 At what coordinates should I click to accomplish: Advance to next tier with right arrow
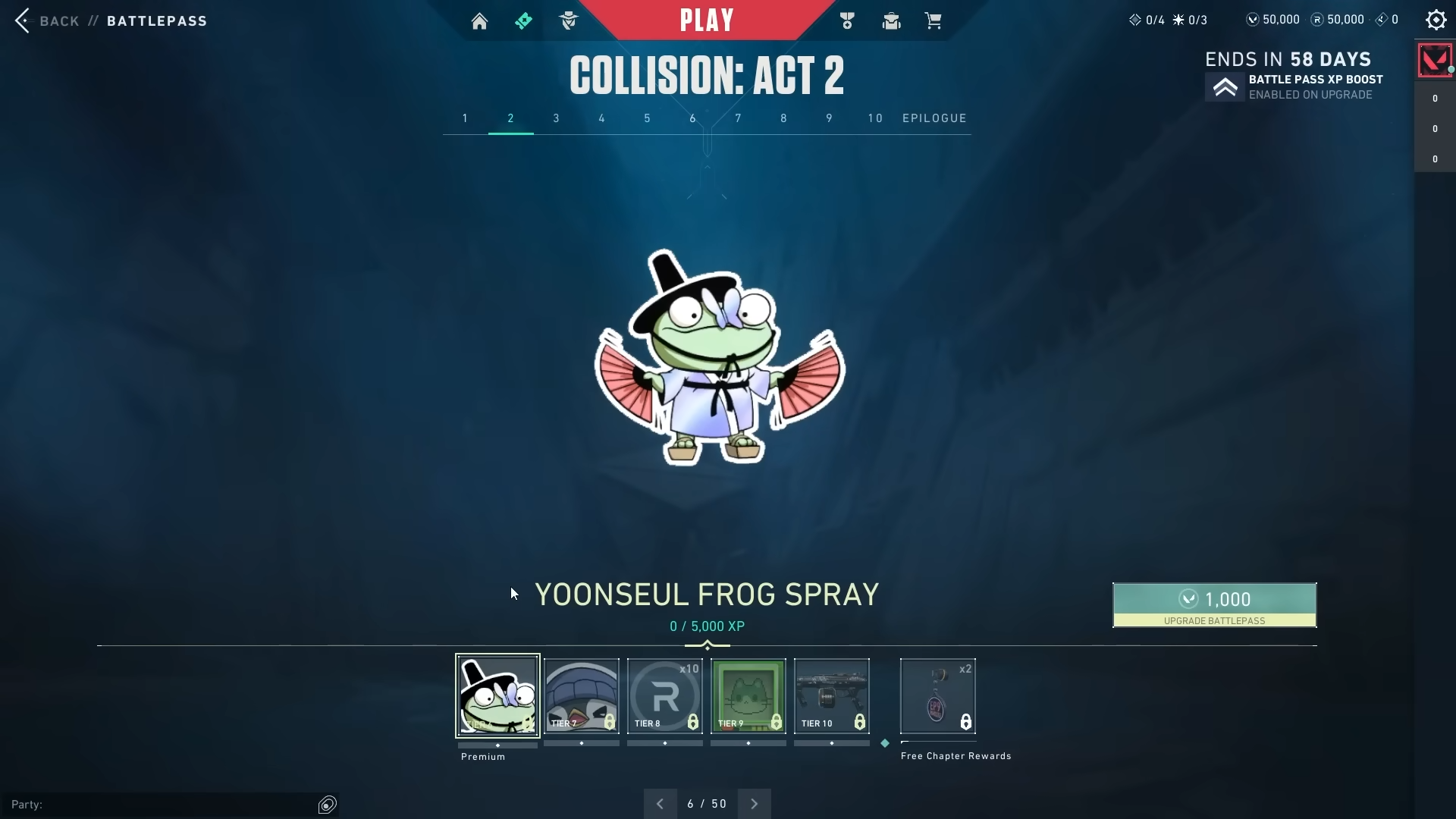[x=755, y=803]
